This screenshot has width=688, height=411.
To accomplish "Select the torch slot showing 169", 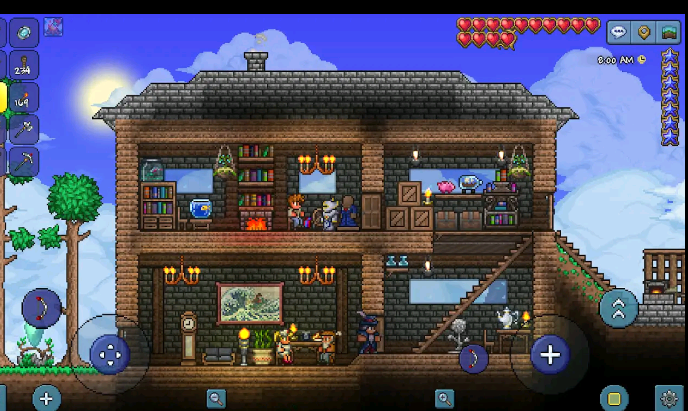I will click(24, 97).
